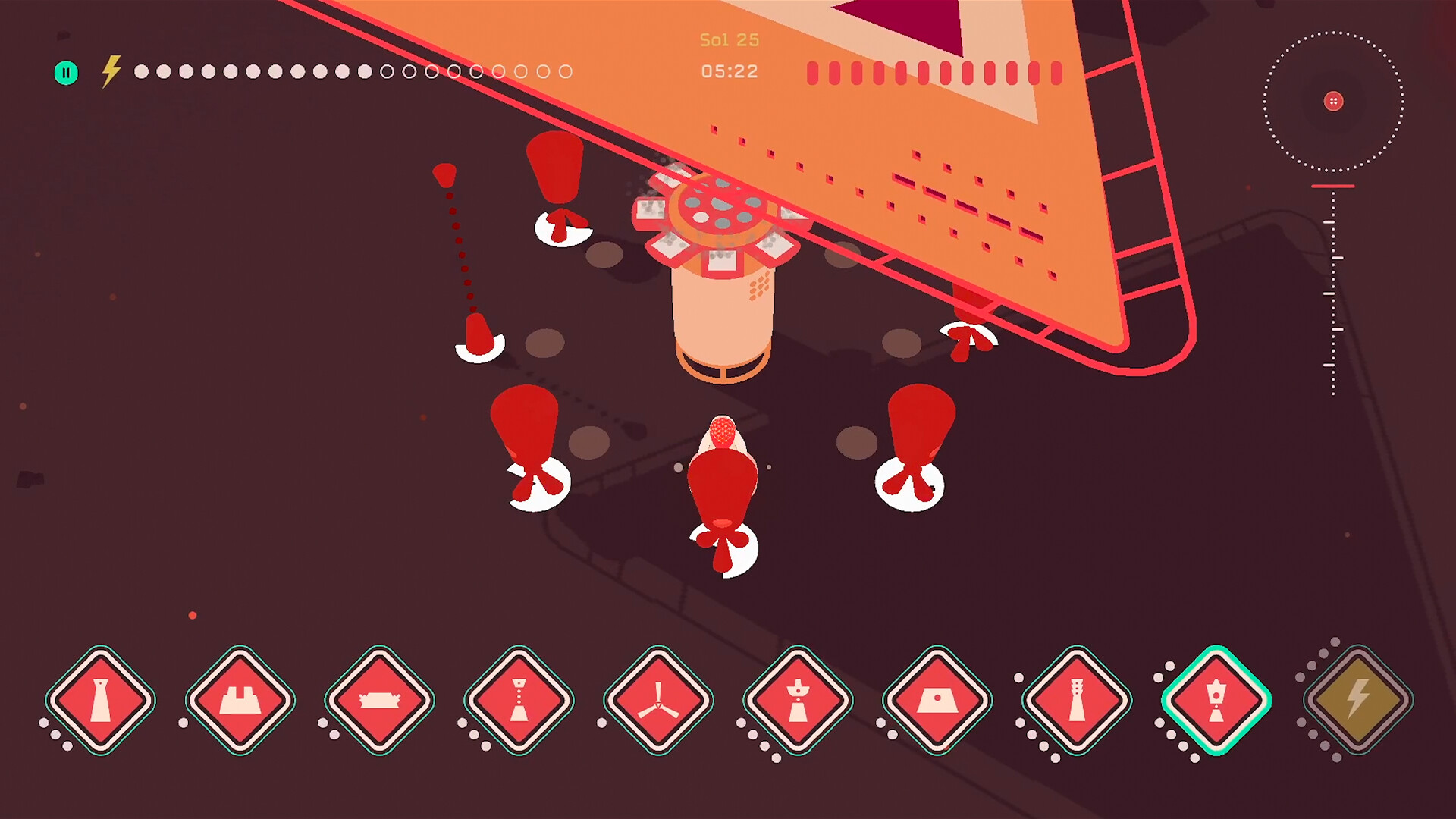Screen dimensions: 1456x819
Task: Select the dome mound build icon
Action: click(939, 701)
